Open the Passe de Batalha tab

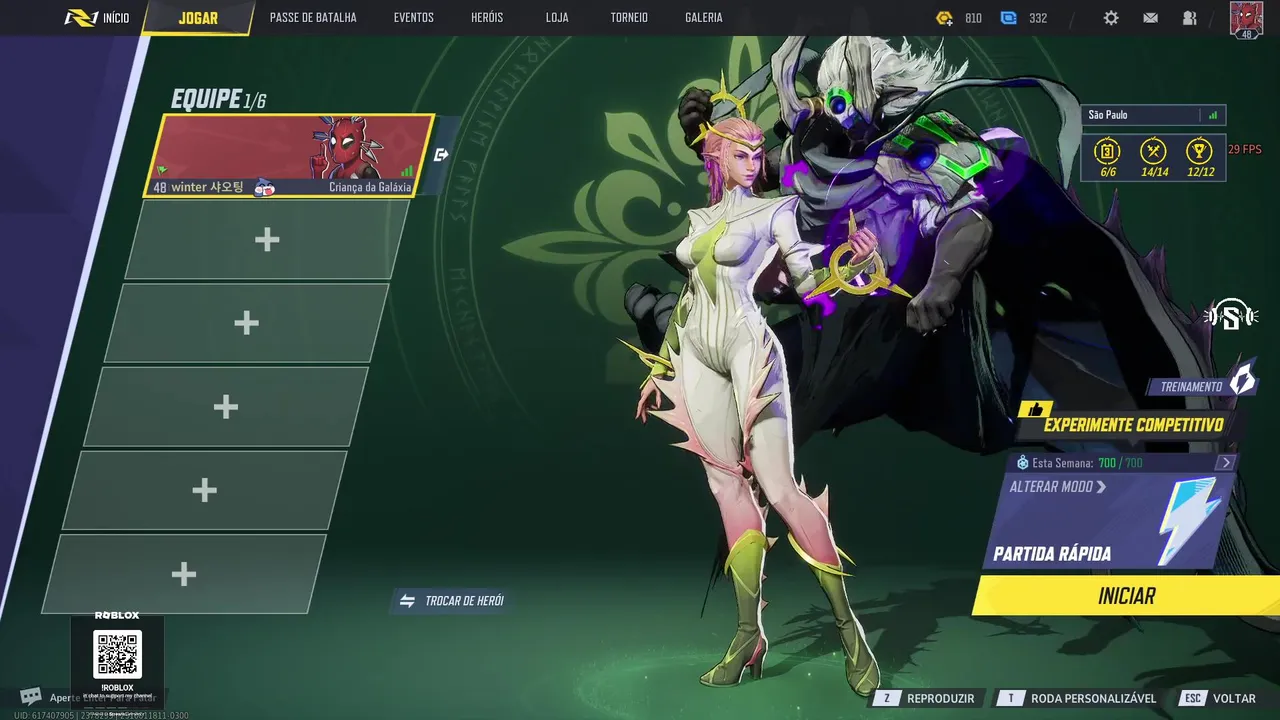(x=313, y=18)
